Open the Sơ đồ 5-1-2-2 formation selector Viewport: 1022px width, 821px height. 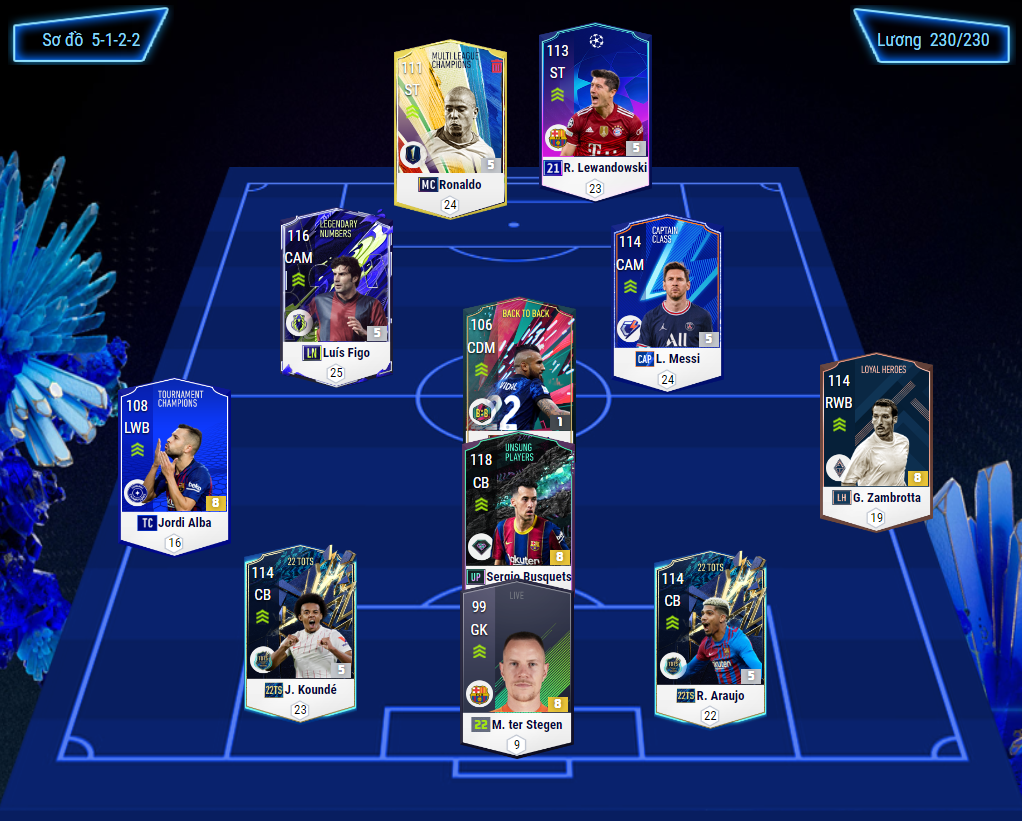pos(90,40)
